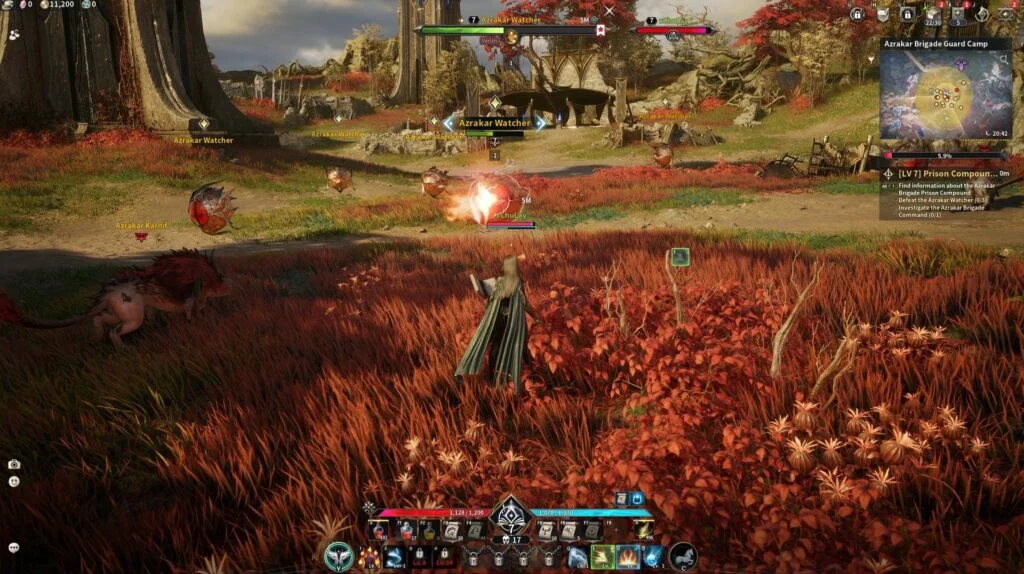The width and height of the screenshot is (1024, 574).
Task: Open the party group icon below the currency bar
Action: point(14,34)
